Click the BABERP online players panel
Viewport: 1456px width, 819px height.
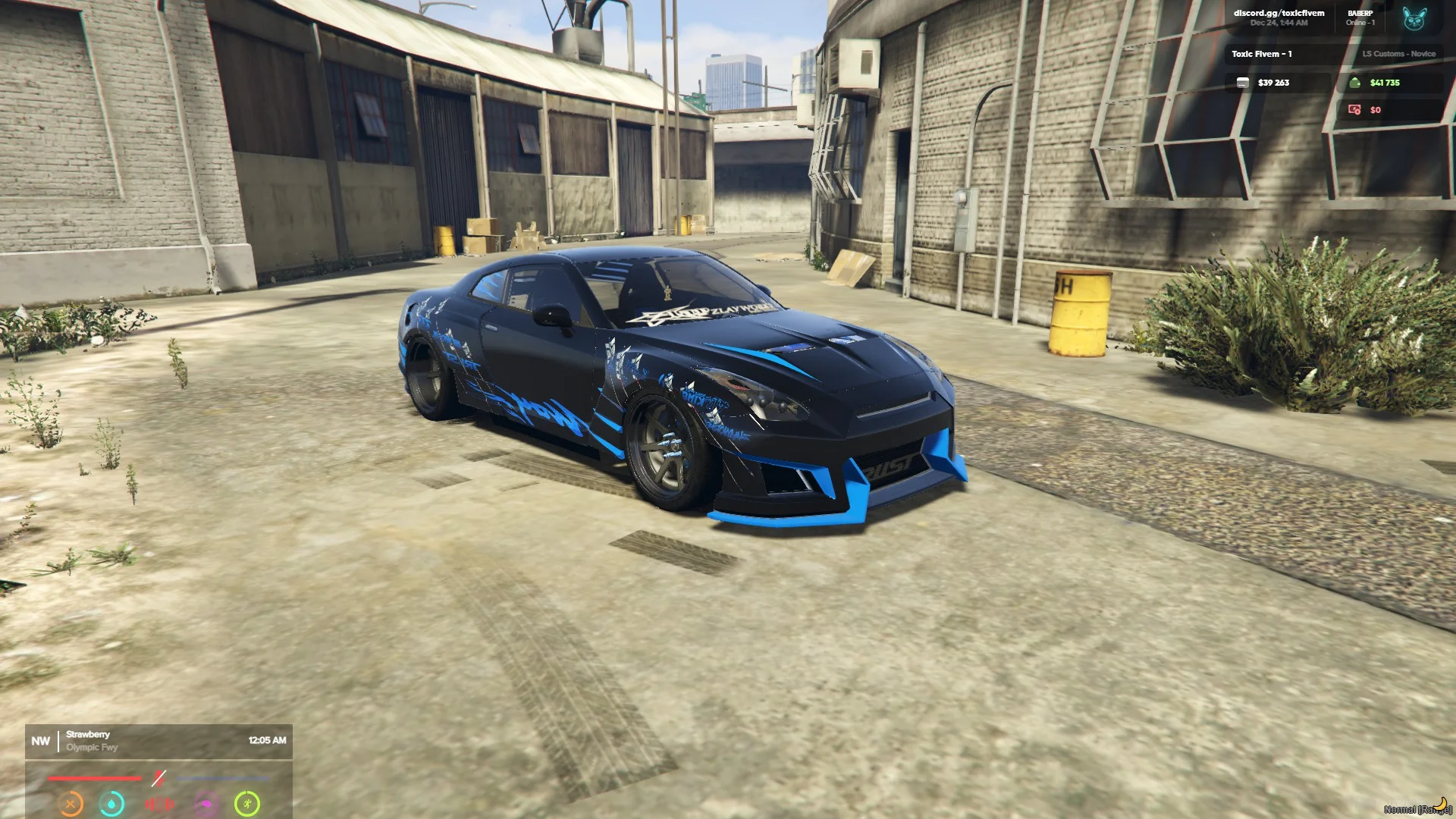tap(1360, 18)
